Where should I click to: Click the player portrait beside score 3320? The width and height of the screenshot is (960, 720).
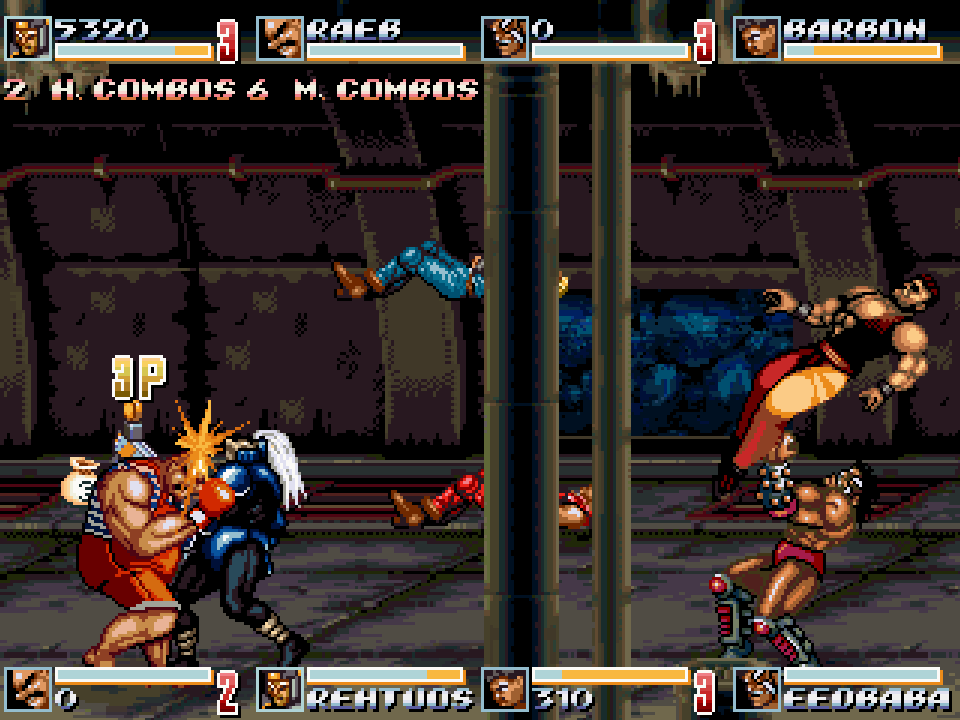point(28,39)
